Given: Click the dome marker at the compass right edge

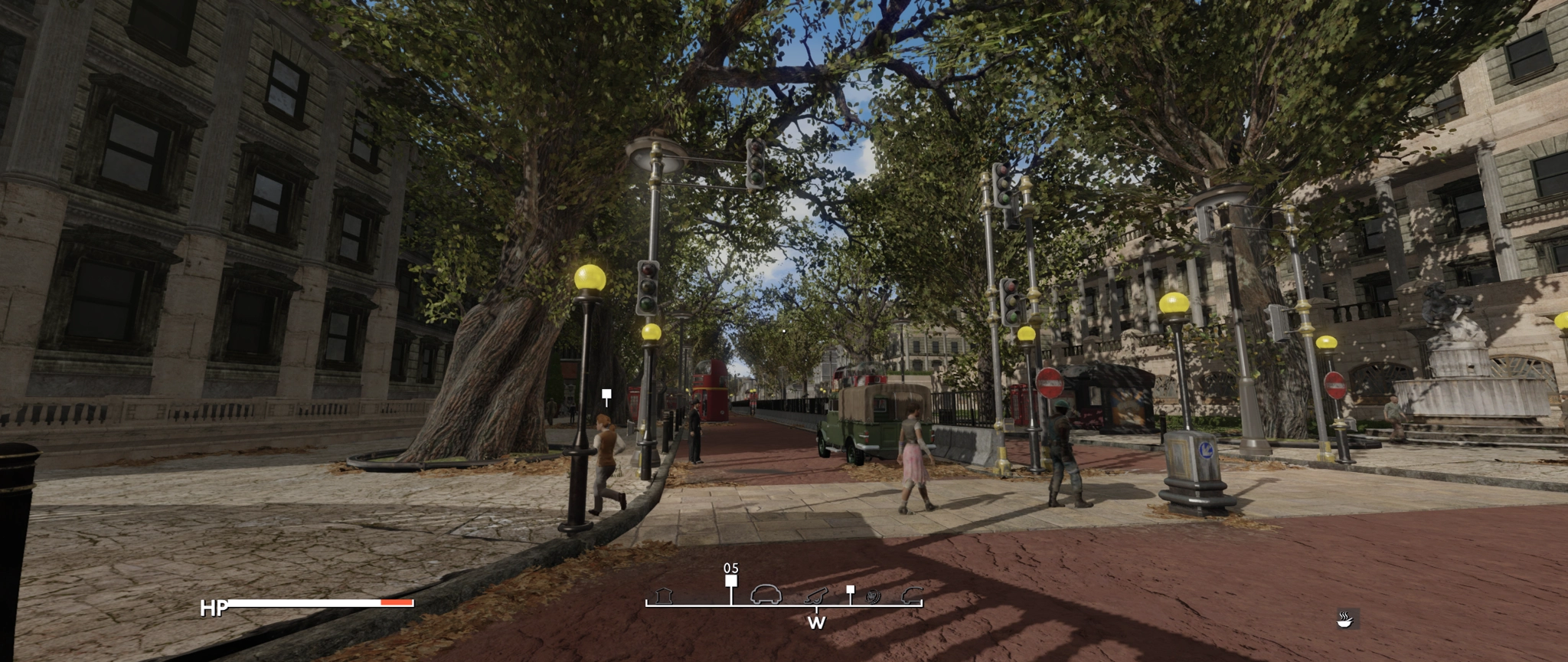Looking at the screenshot, I should pyautogui.click(x=912, y=595).
